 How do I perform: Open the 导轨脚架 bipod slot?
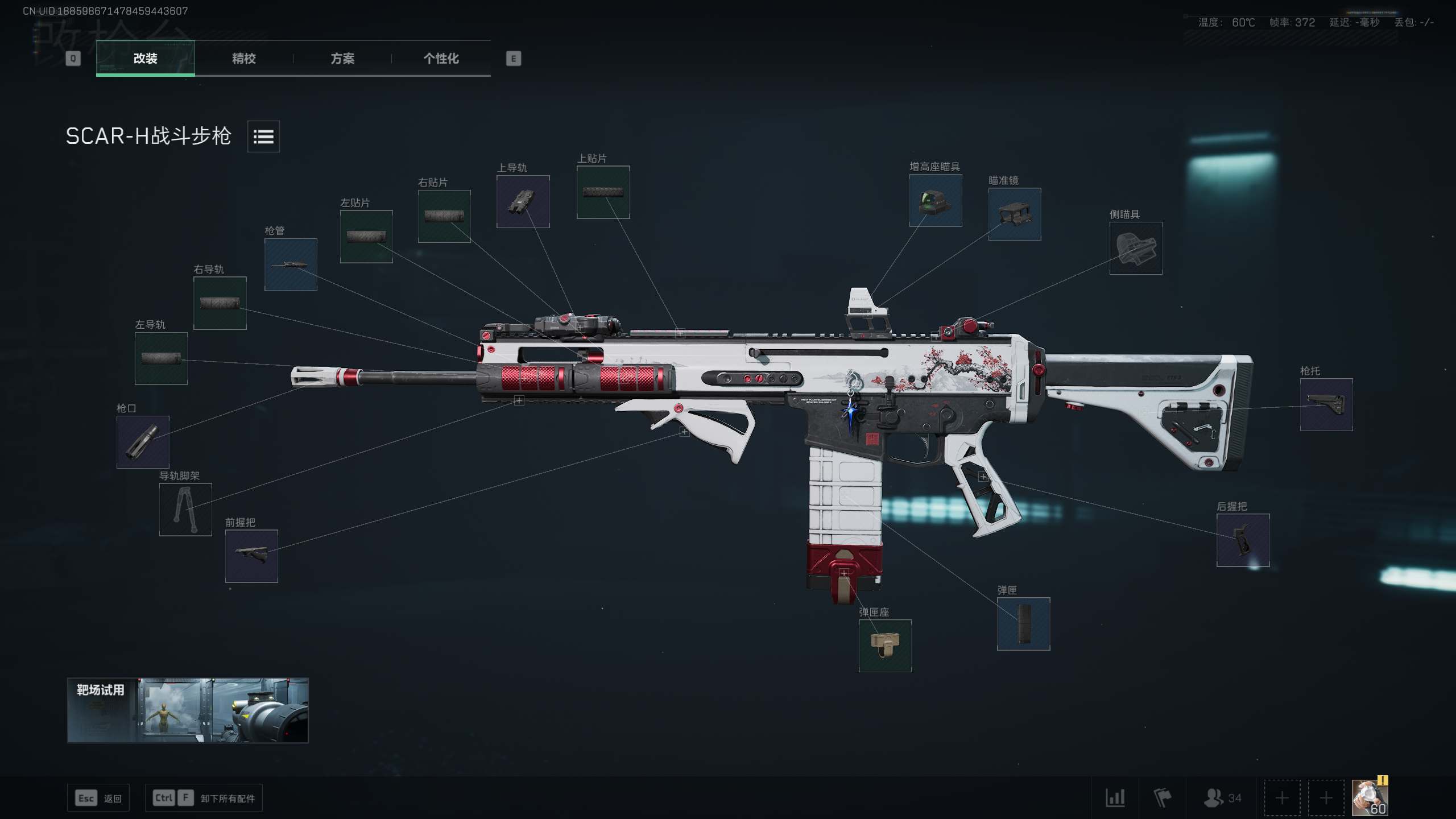(x=185, y=509)
